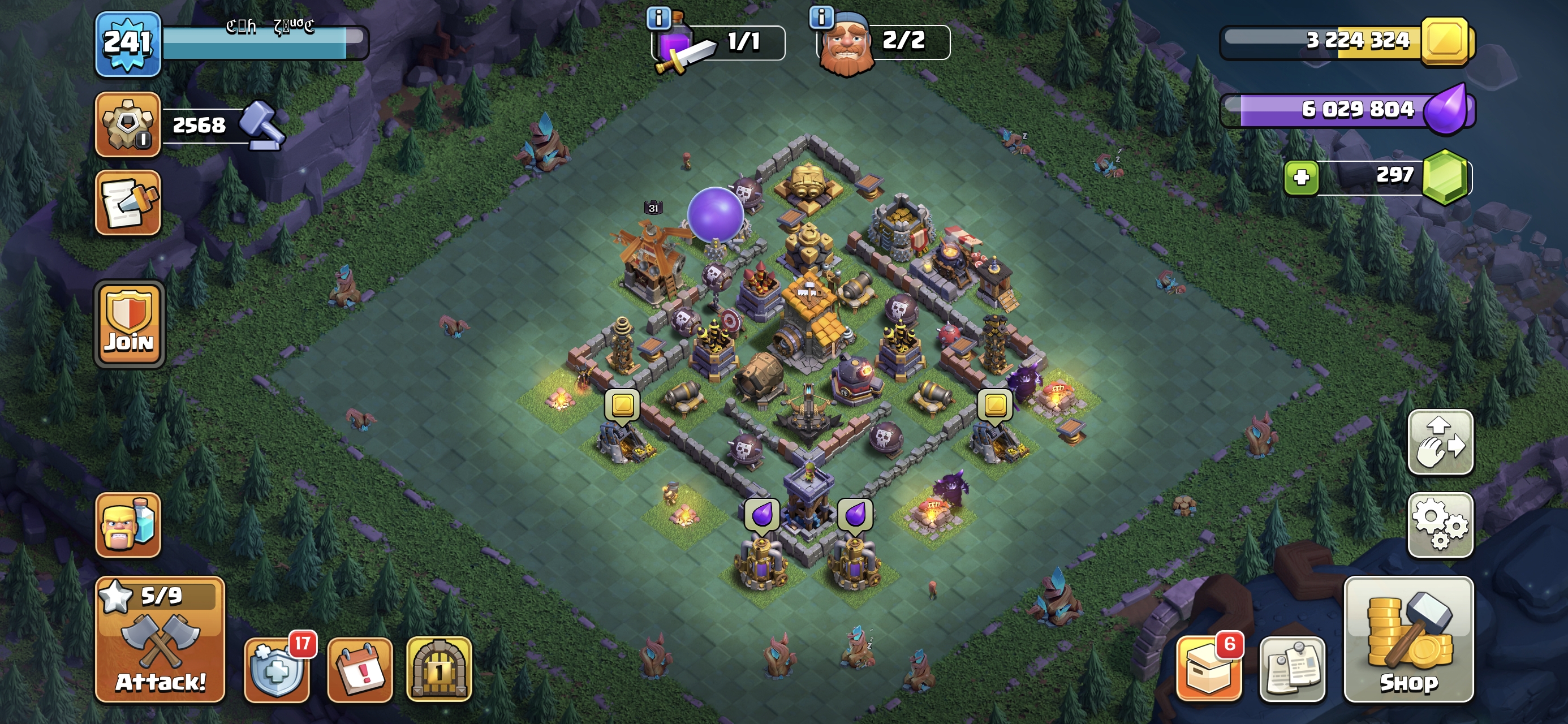View the battle log scroll button
The height and width of the screenshot is (724, 1568).
pyautogui.click(x=128, y=202)
